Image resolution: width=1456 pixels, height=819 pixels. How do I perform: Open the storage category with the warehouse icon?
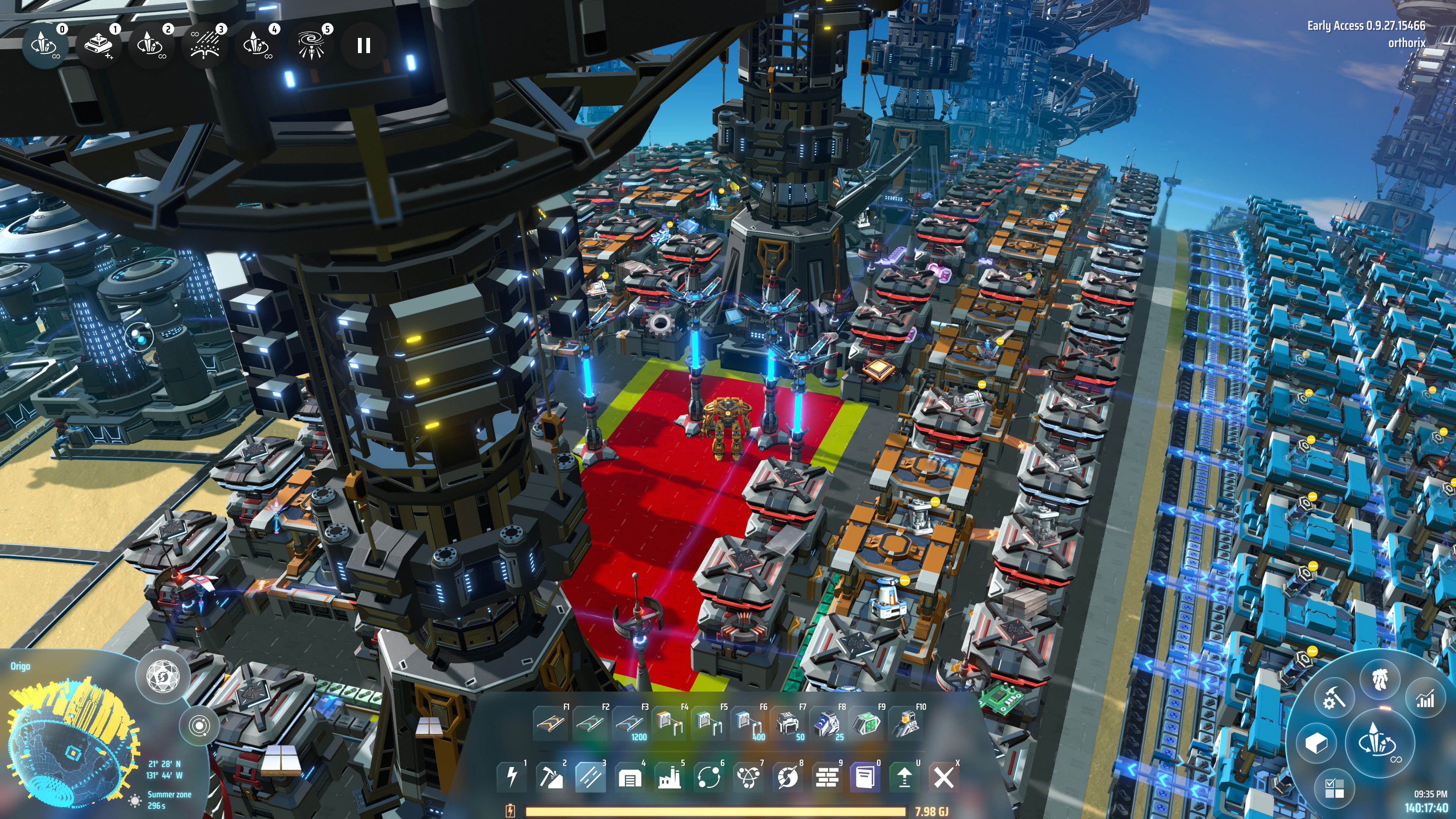tap(630, 778)
